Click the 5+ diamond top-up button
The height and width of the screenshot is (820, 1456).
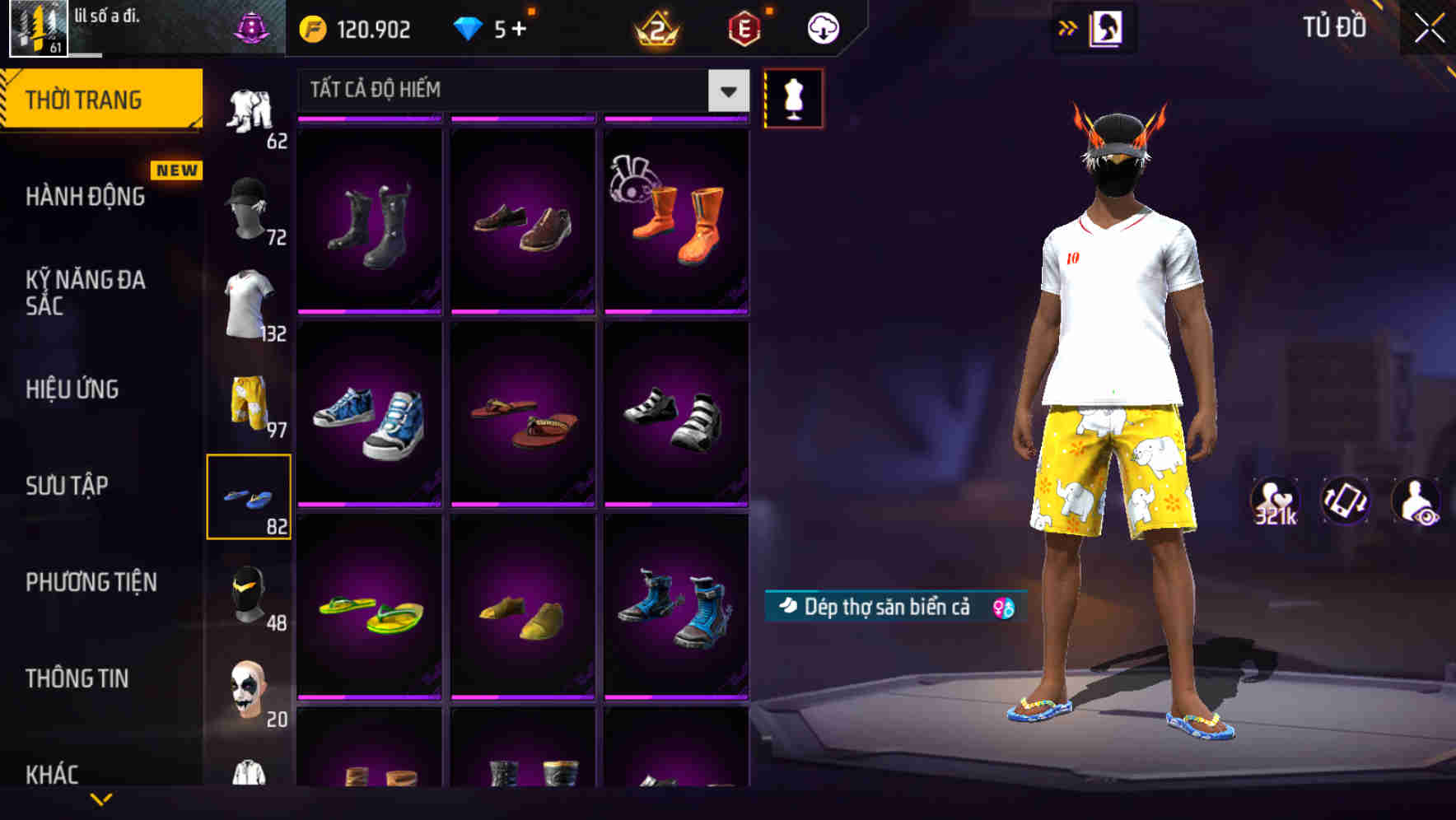[494, 27]
